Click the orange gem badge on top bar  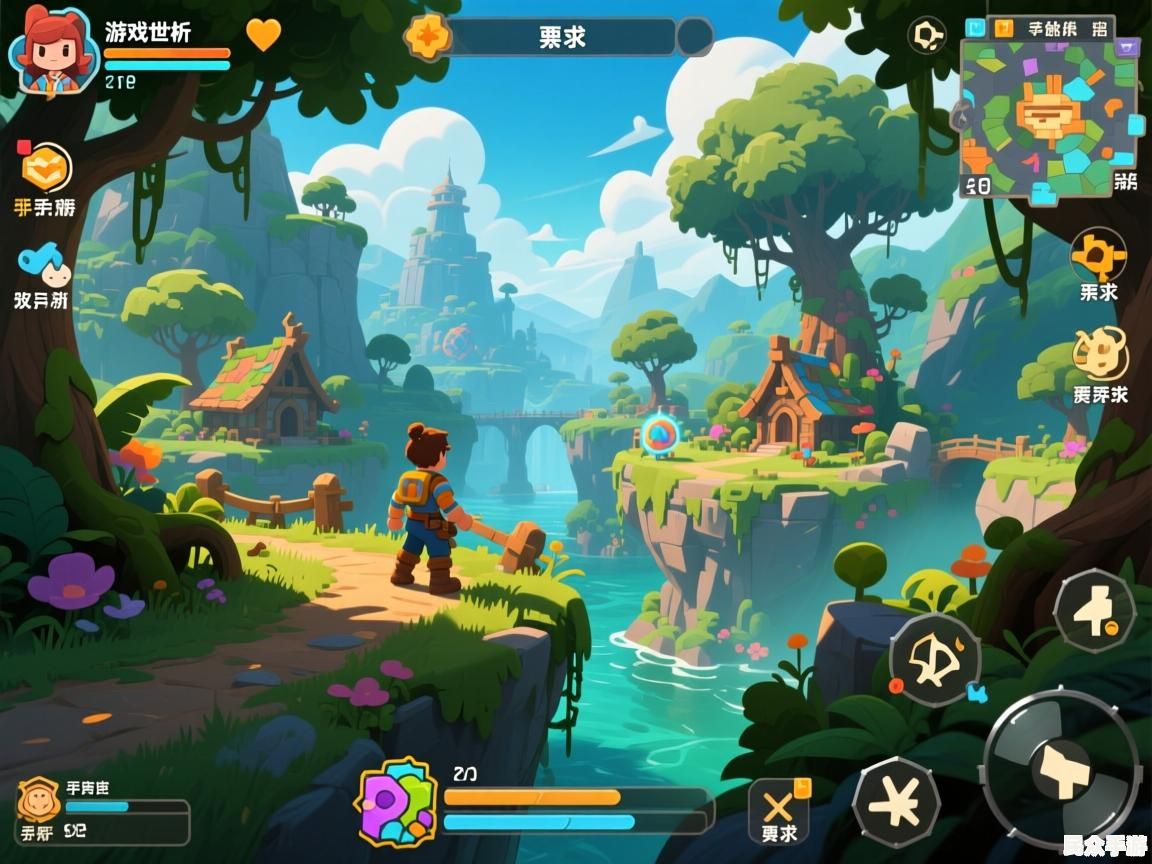pyautogui.click(x=428, y=37)
